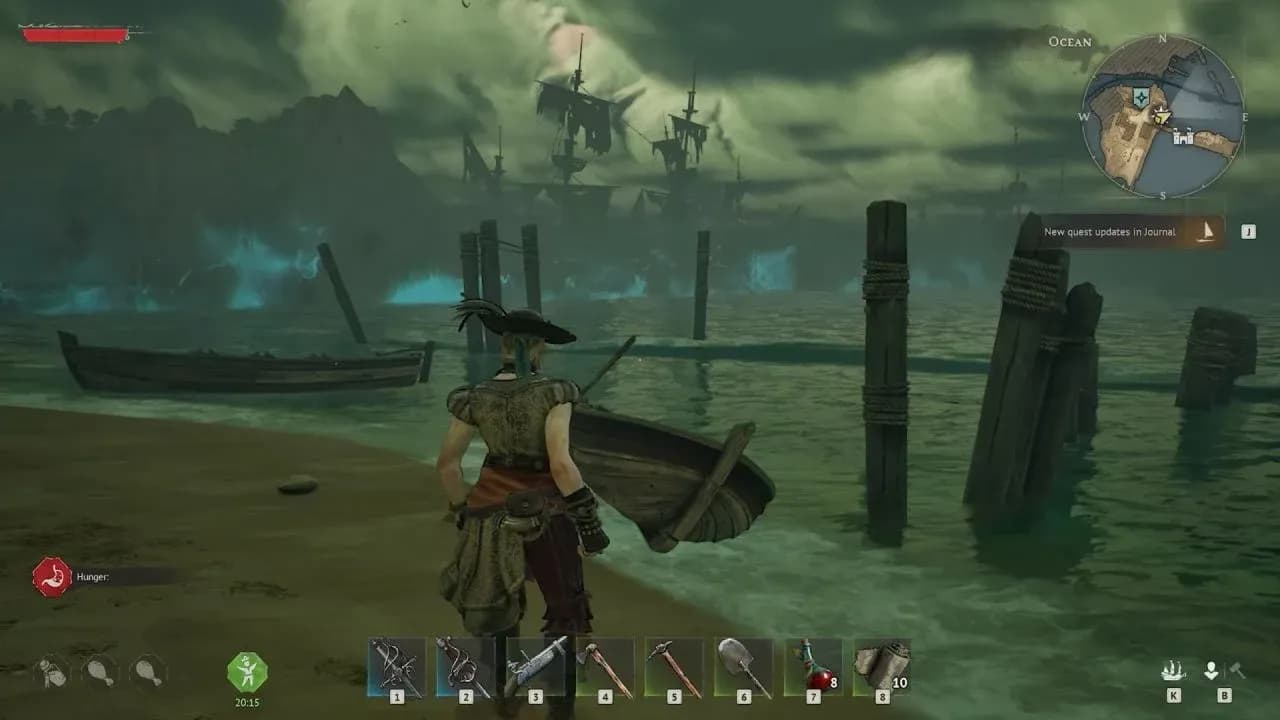This screenshot has width=1280, height=720.
Task: Use the red health potion slot
Action: pyautogui.click(x=813, y=667)
